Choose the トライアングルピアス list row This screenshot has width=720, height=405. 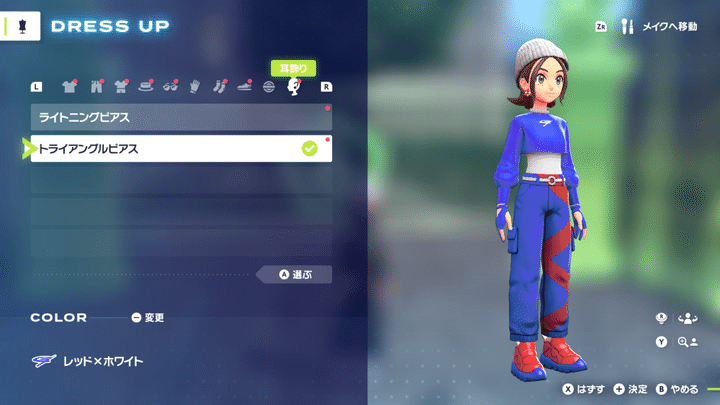point(180,149)
